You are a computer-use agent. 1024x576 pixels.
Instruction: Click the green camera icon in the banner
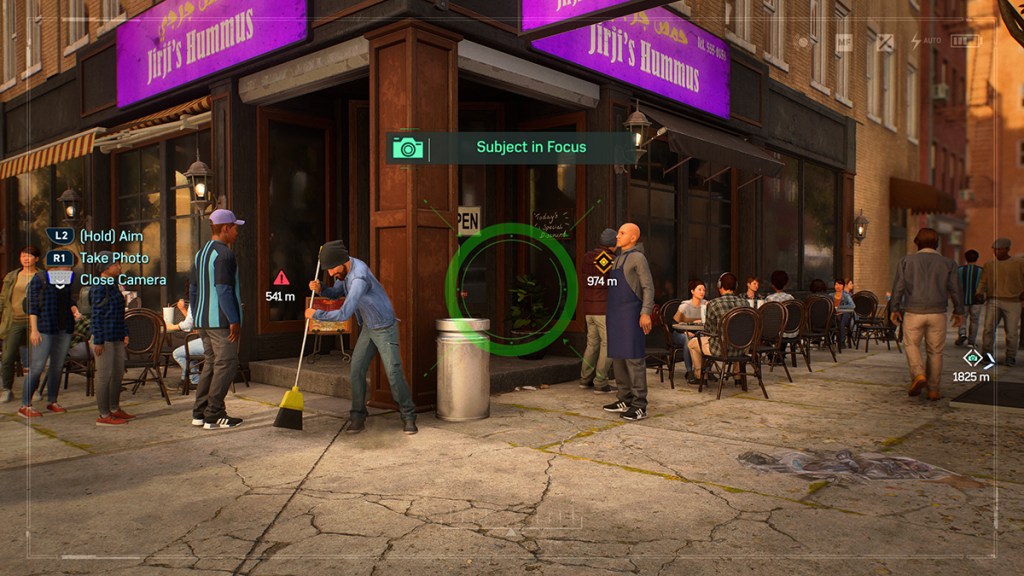coord(408,148)
